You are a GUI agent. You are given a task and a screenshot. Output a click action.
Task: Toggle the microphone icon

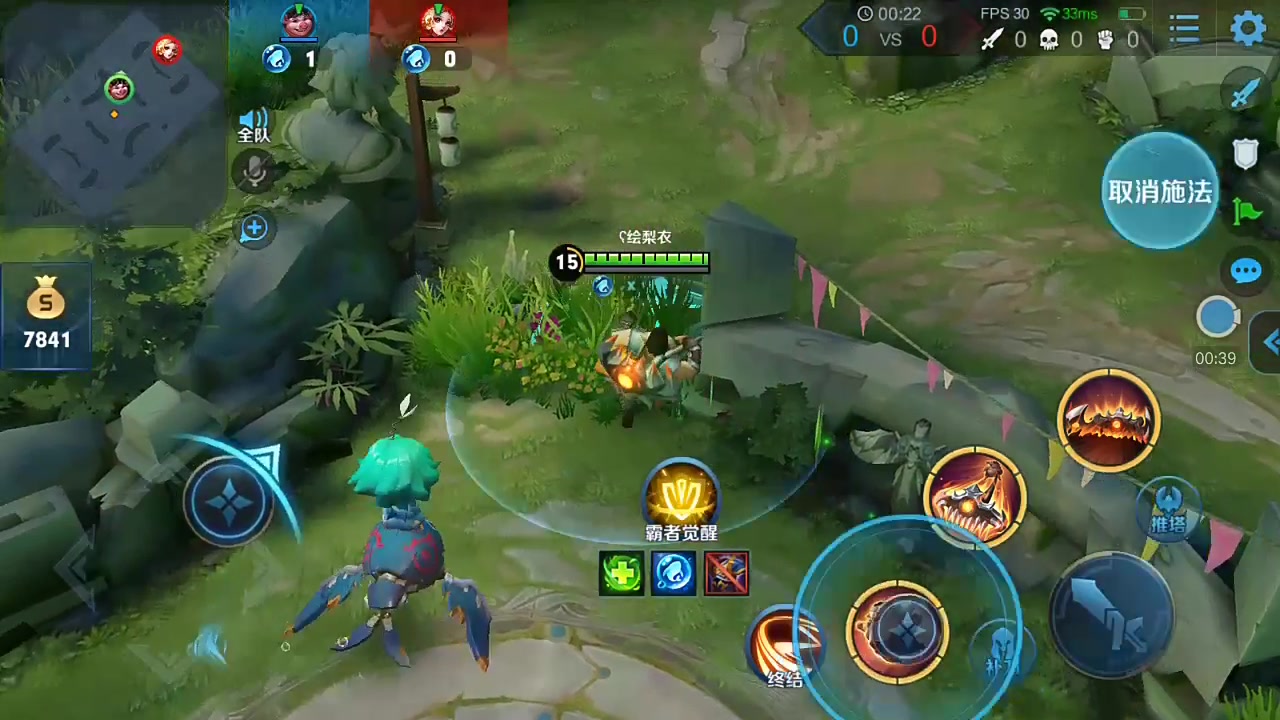tap(254, 172)
